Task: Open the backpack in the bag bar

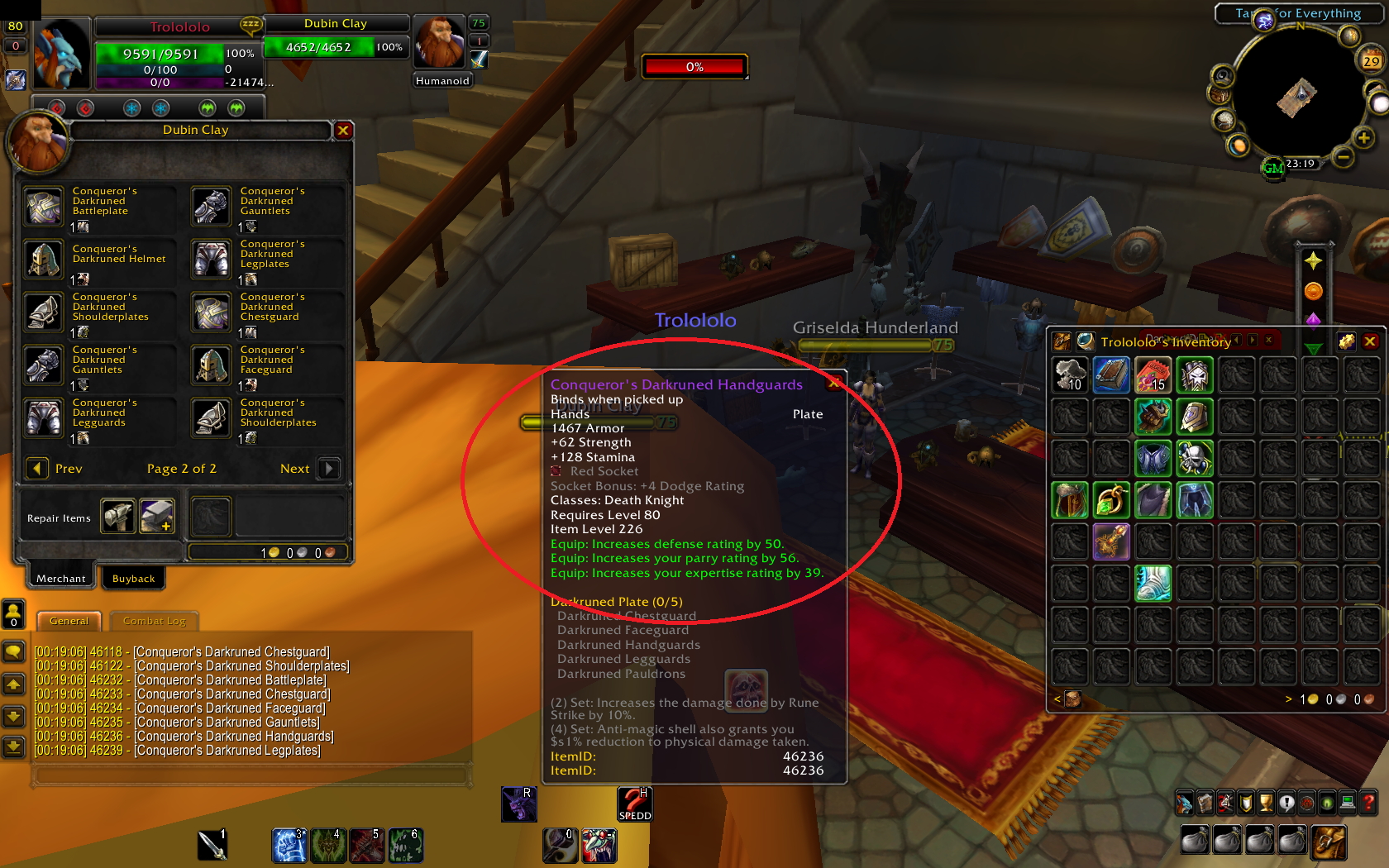Action: (x=1329, y=839)
